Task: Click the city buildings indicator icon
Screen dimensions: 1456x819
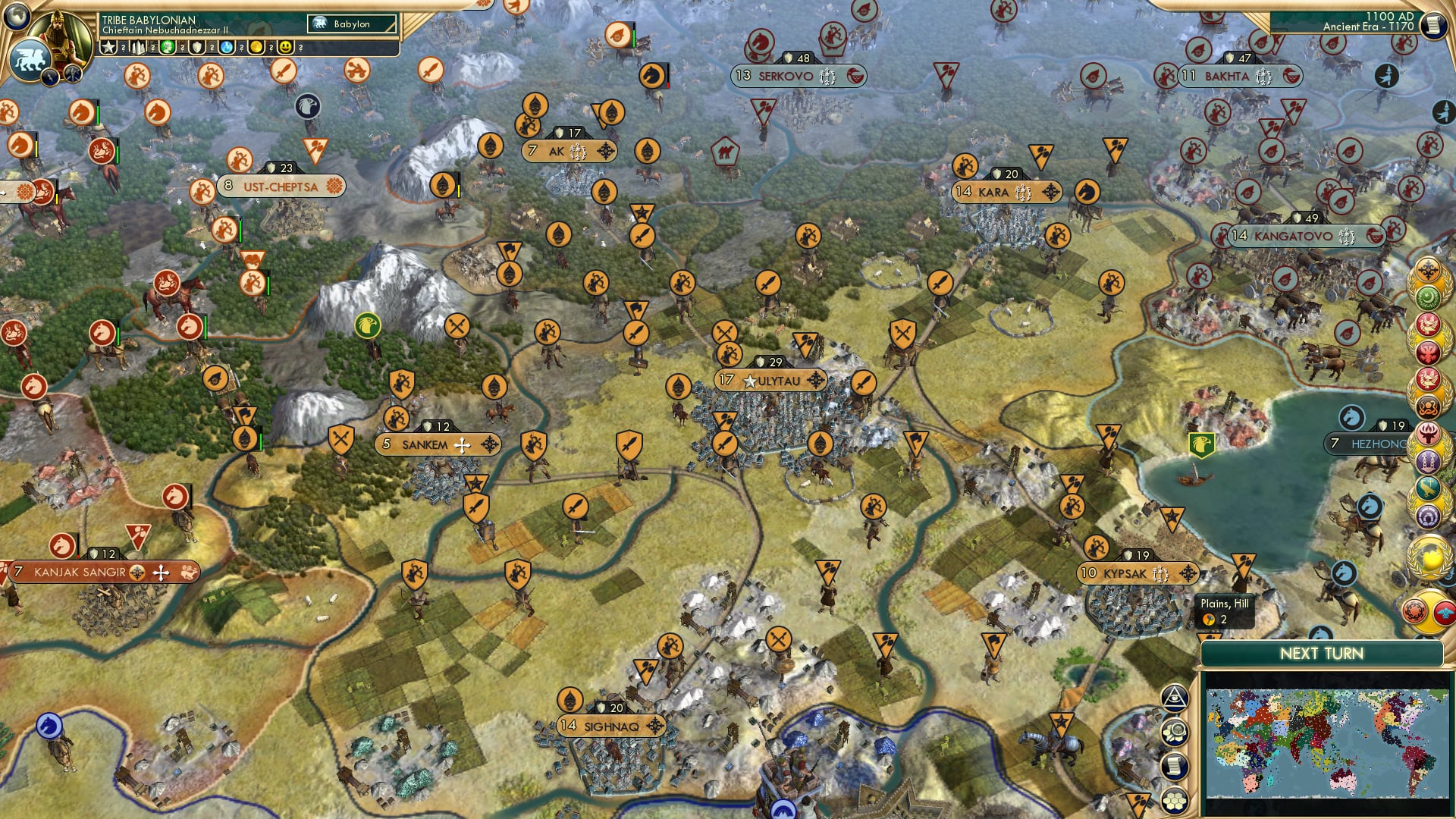Action: (138, 47)
